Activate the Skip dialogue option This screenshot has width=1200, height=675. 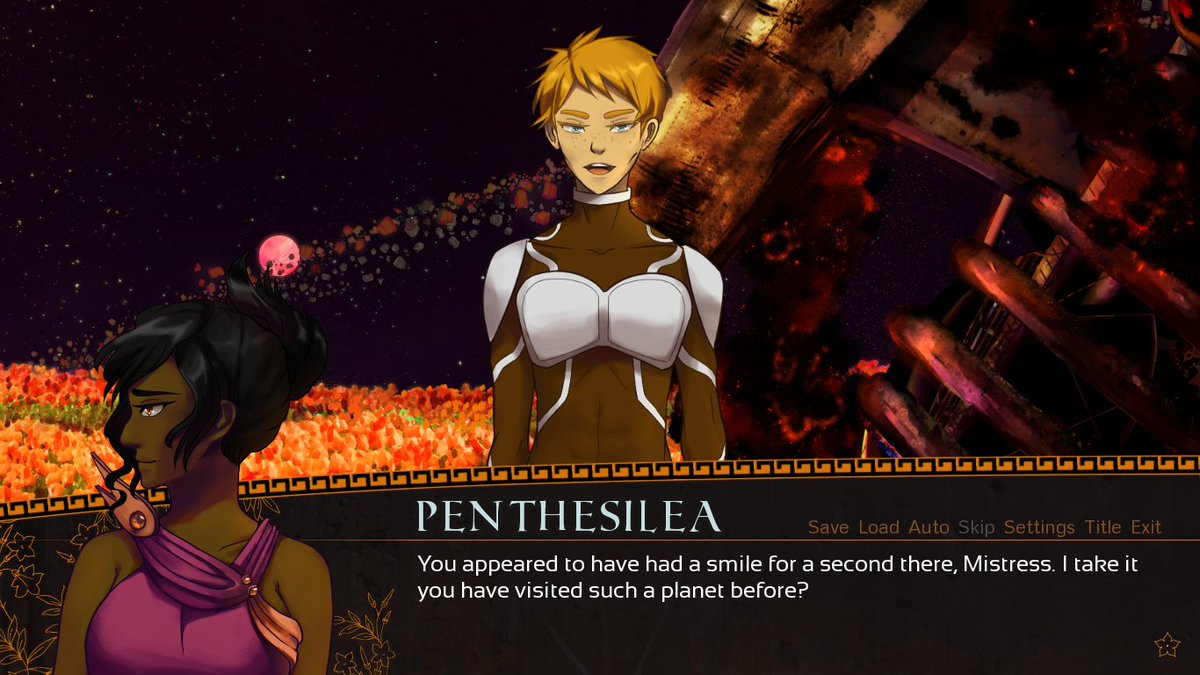pyautogui.click(x=976, y=527)
